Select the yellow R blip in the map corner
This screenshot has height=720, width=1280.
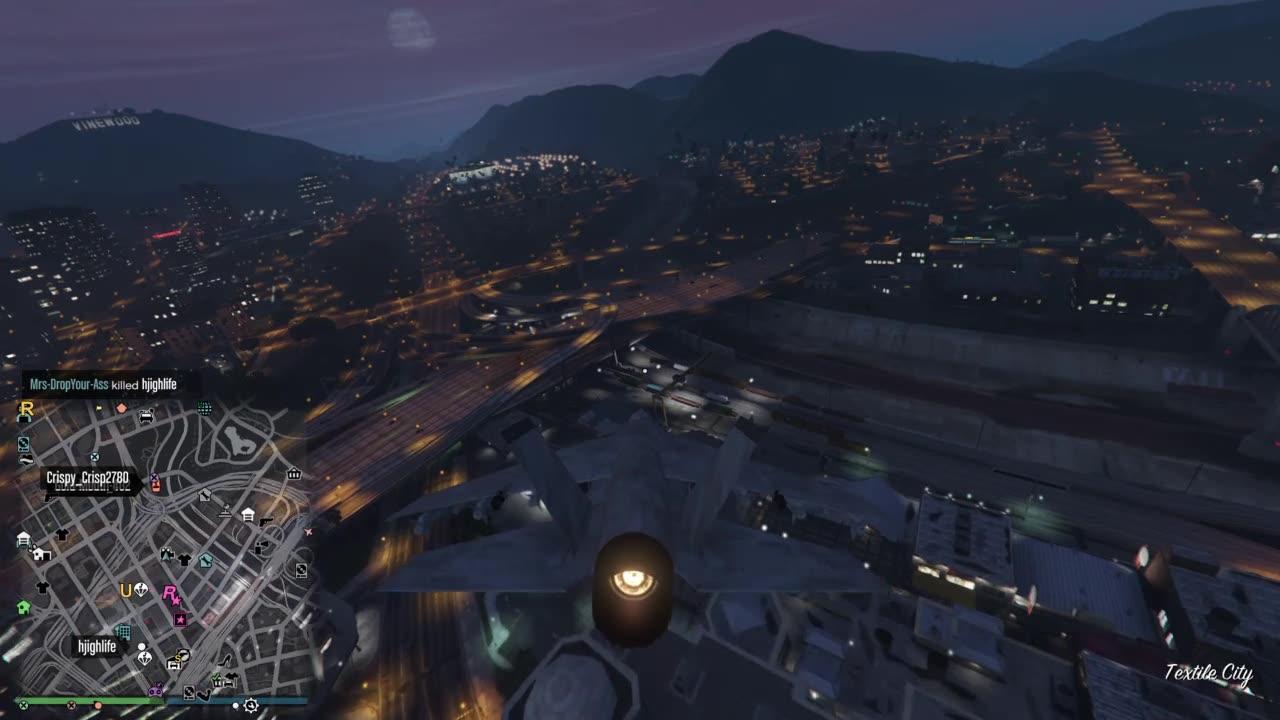[x=26, y=411]
